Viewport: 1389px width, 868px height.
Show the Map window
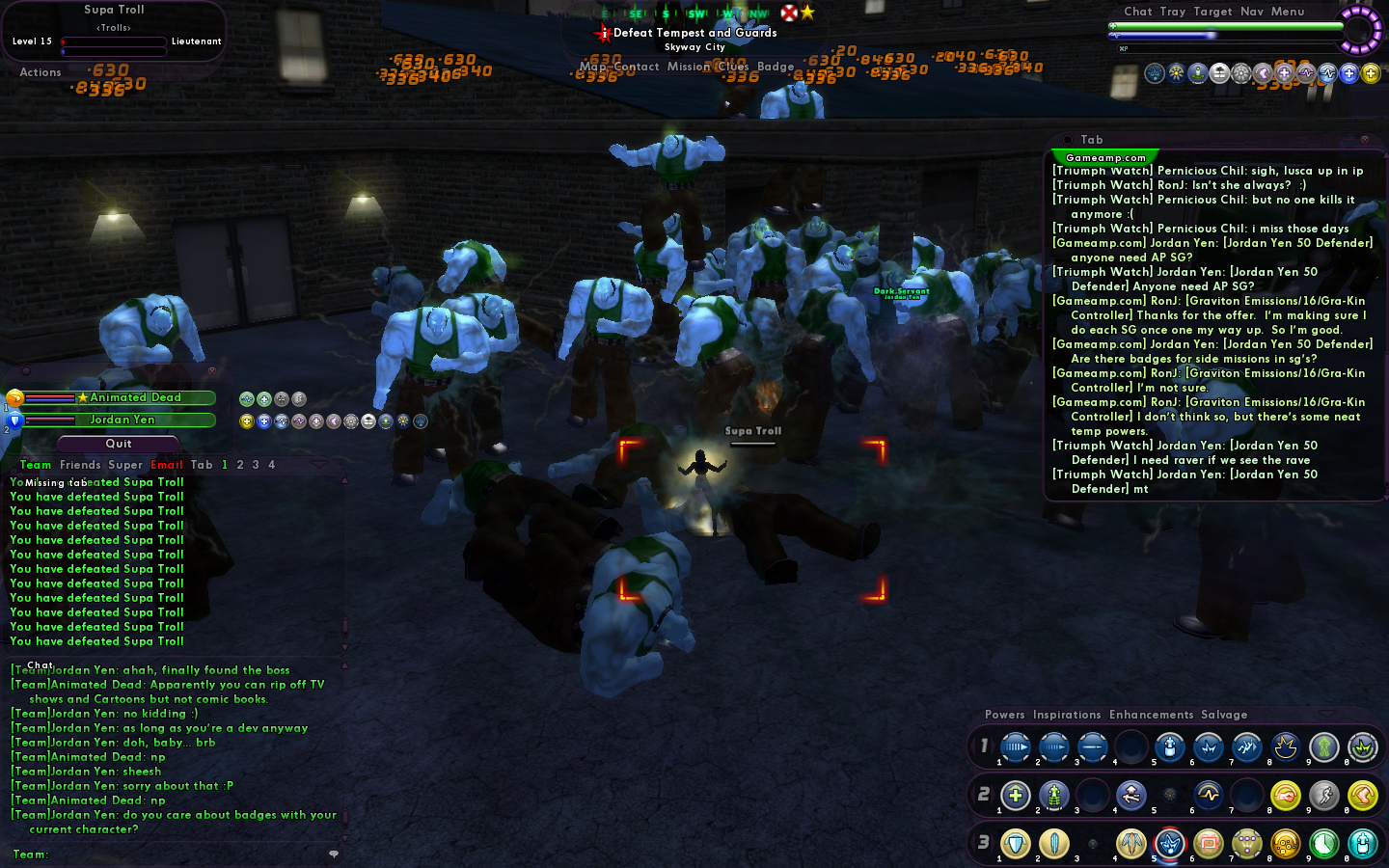tap(592, 67)
